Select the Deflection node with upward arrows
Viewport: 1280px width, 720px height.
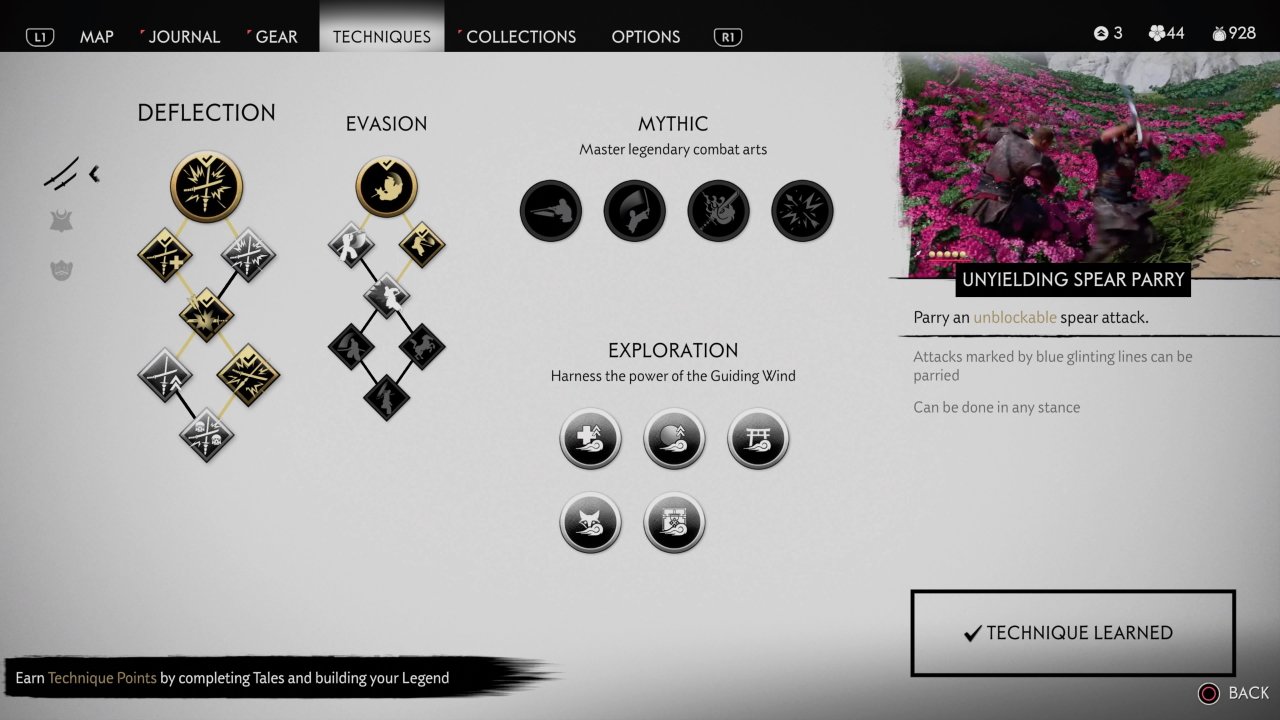[165, 375]
